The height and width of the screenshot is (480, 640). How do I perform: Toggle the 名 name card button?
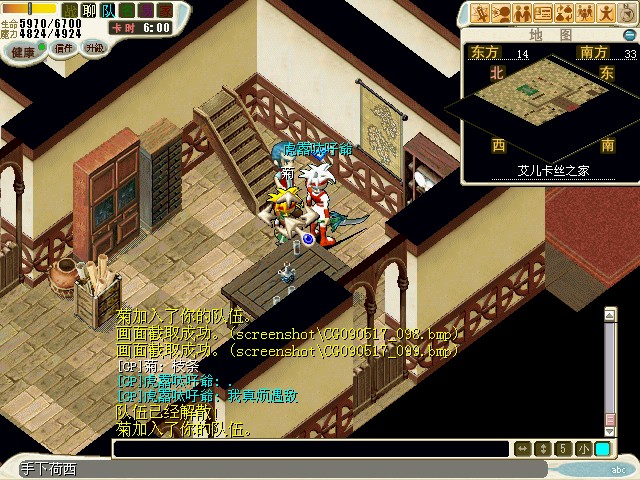coord(126,9)
